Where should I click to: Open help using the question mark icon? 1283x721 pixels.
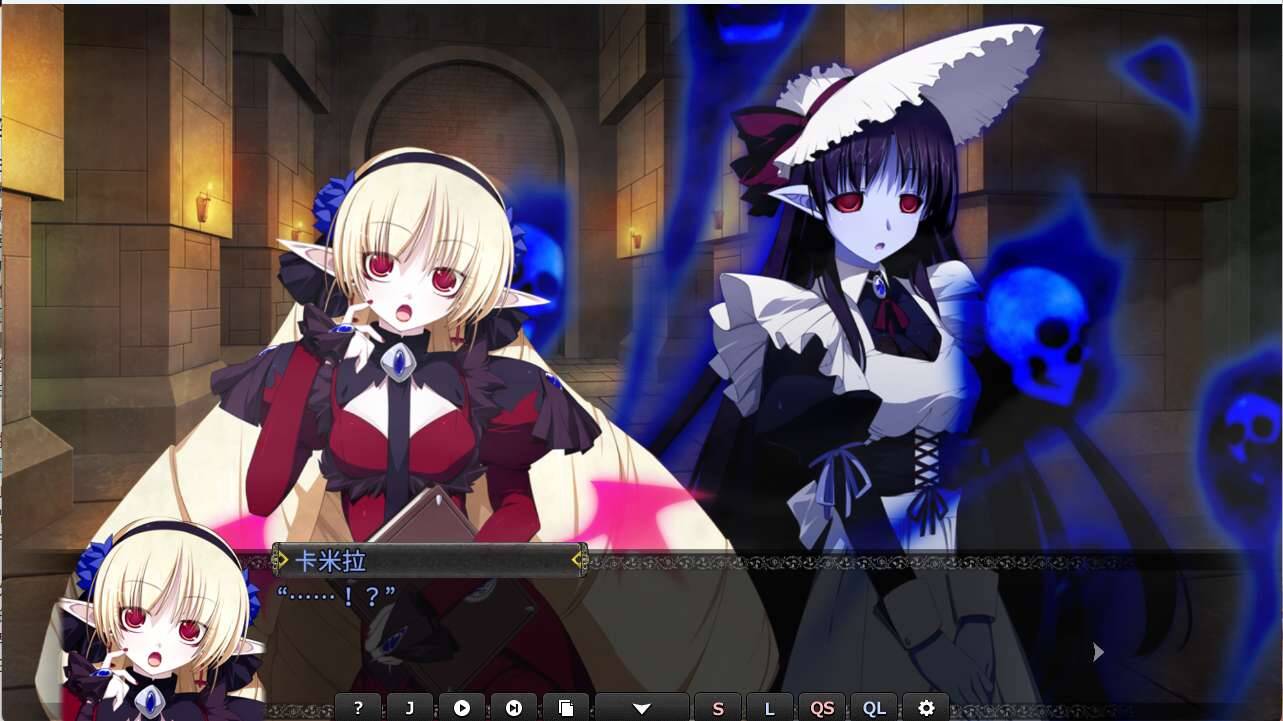[359, 707]
